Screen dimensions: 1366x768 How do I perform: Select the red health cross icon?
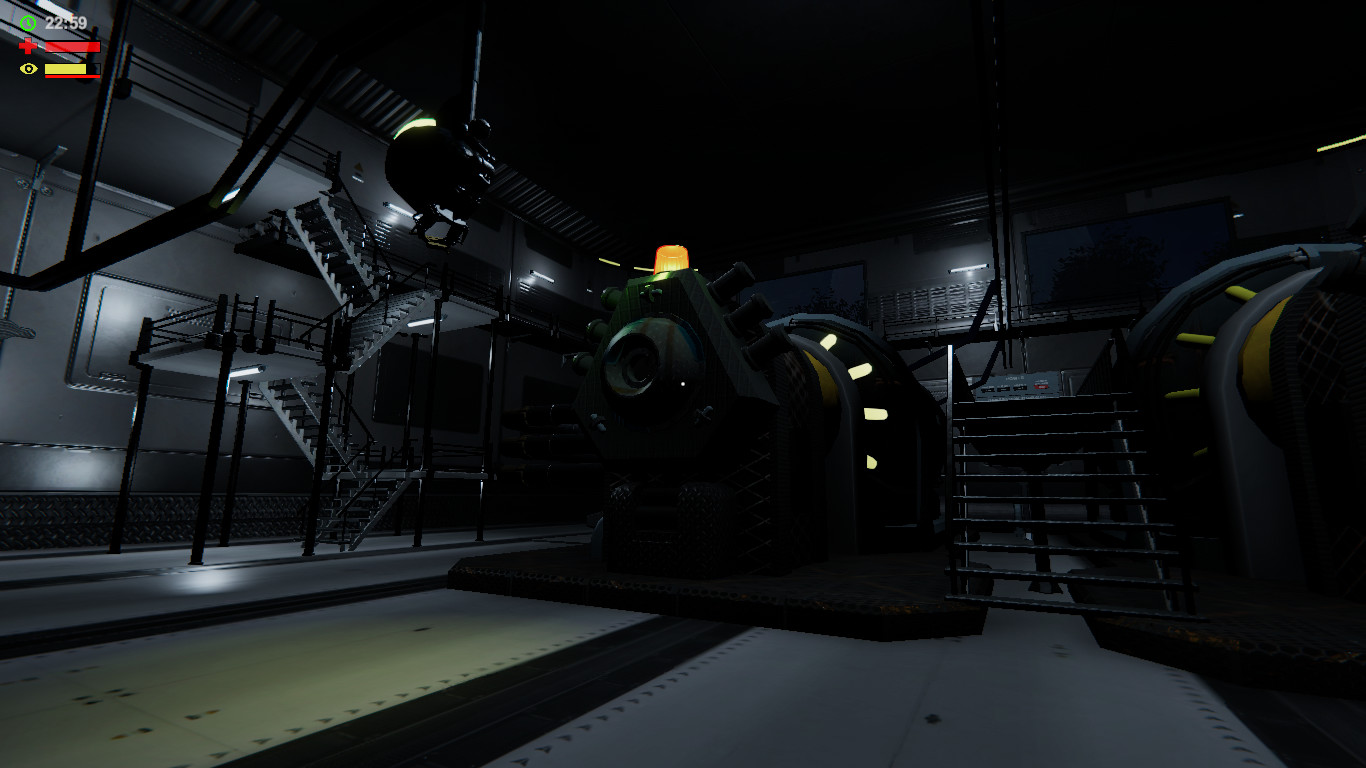click(28, 45)
